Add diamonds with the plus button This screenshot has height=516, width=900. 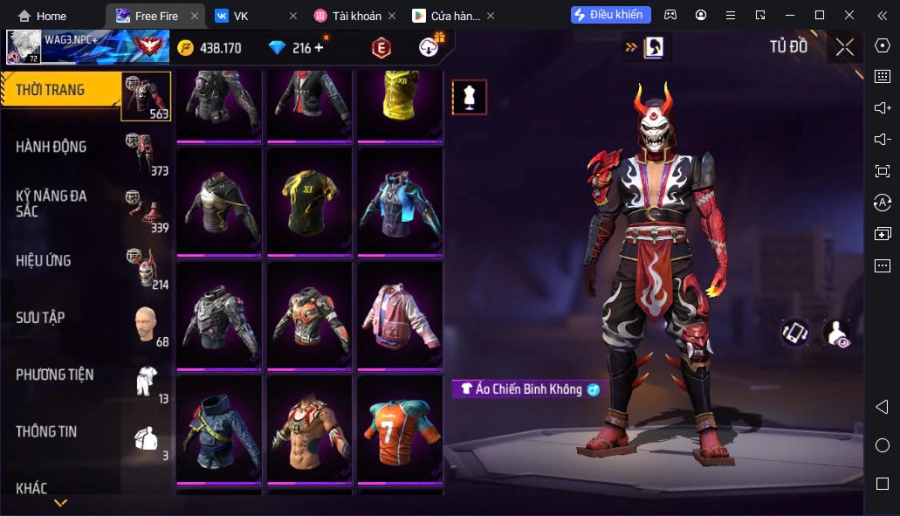point(319,48)
